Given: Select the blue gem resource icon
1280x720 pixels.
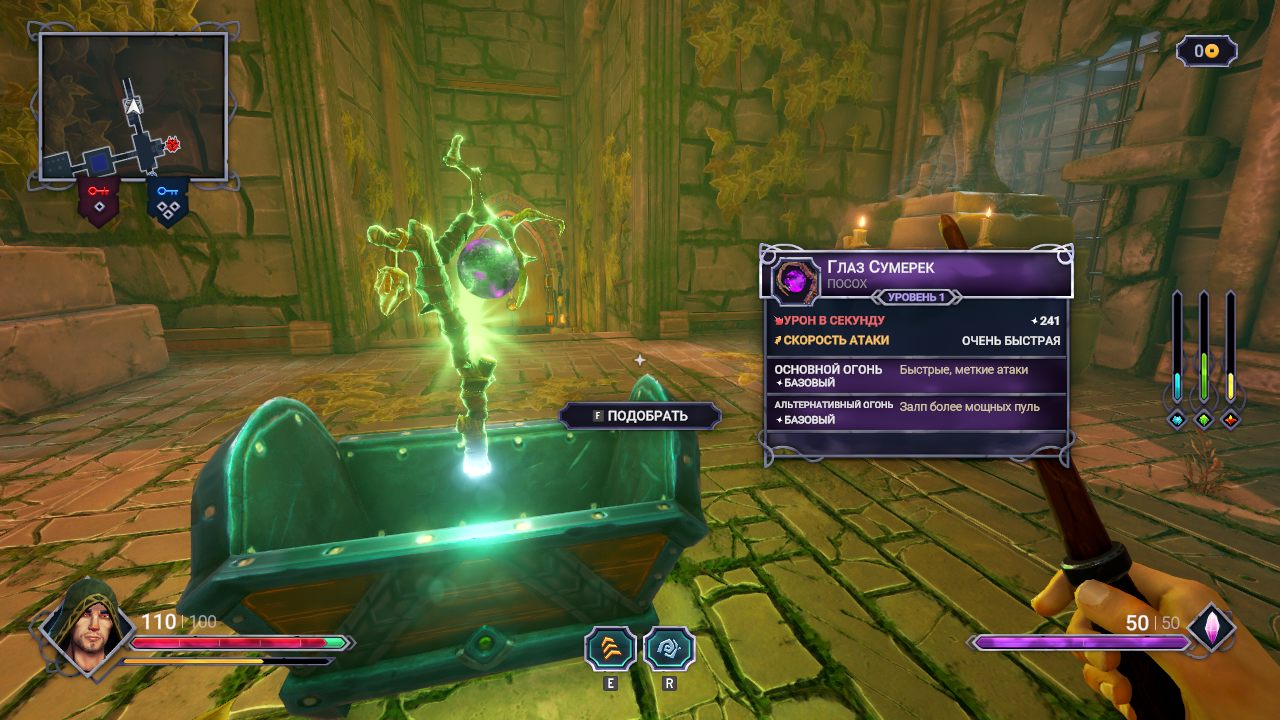Looking at the screenshot, I should [x=1177, y=420].
